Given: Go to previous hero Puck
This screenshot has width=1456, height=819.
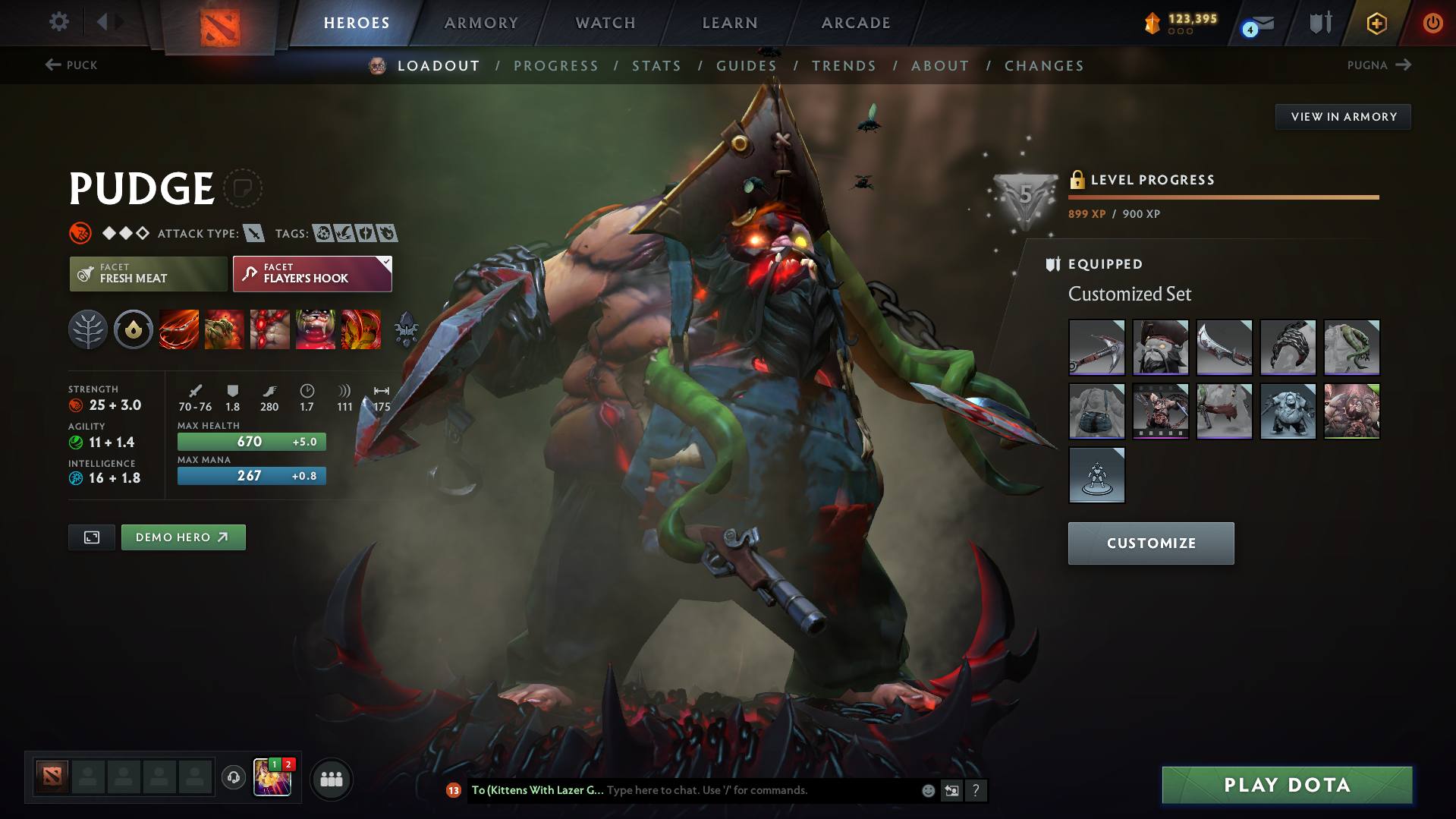Looking at the screenshot, I should (x=73, y=65).
